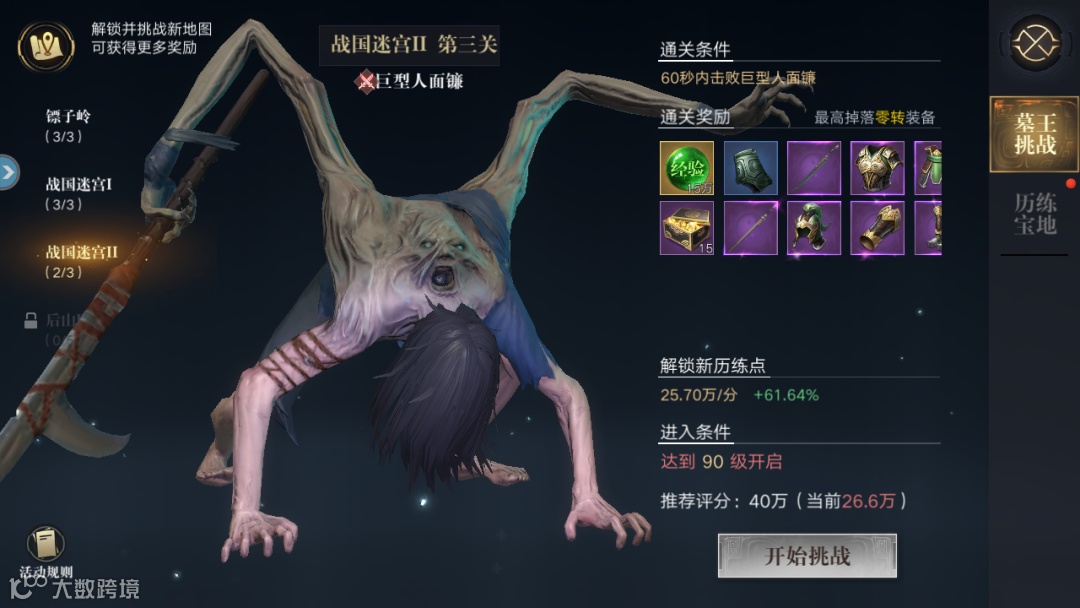Inspect the green-plumed helmet reward
Image resolution: width=1080 pixels, height=608 pixels.
click(x=813, y=228)
